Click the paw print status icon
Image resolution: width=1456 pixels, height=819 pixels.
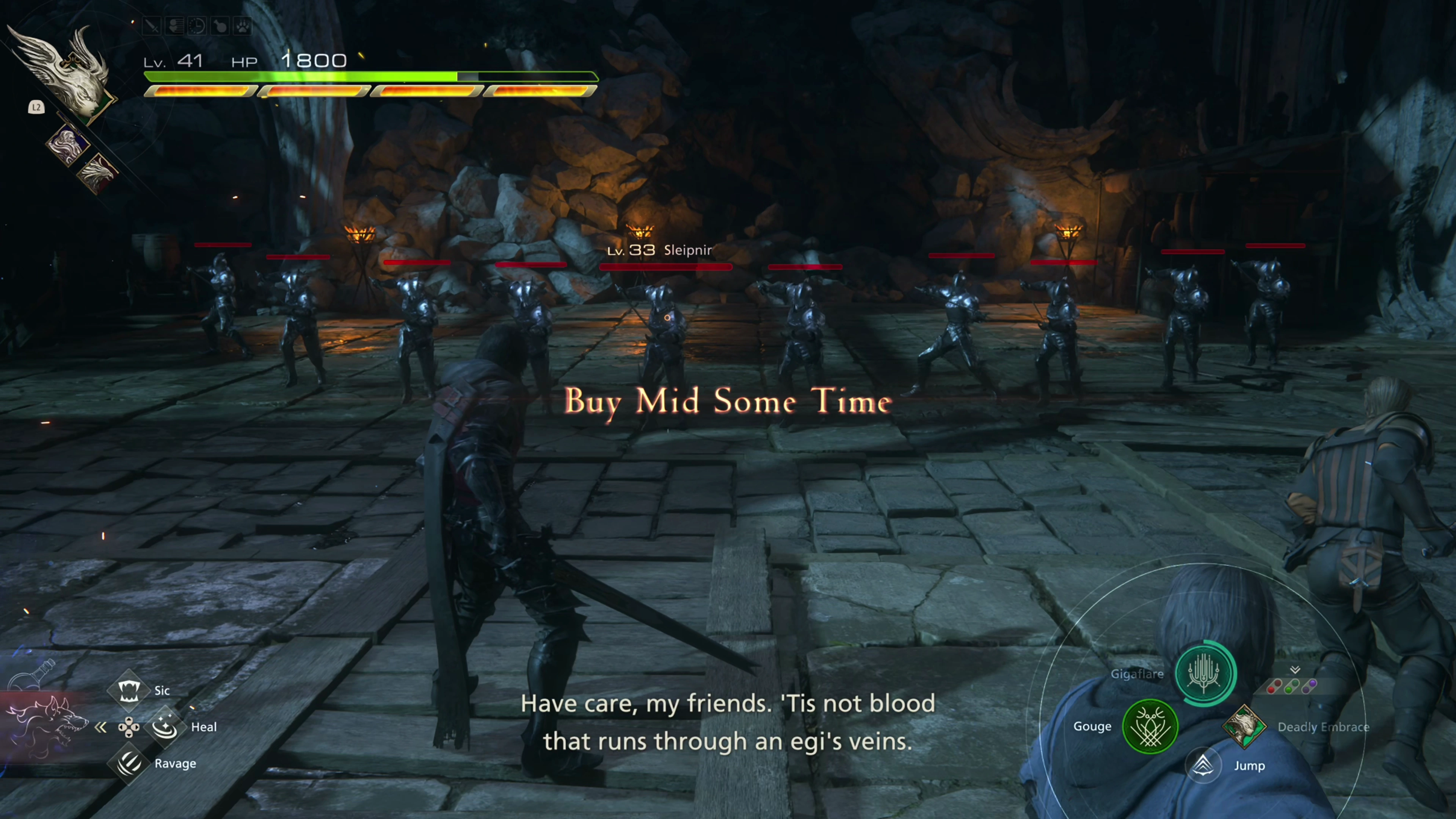[243, 26]
